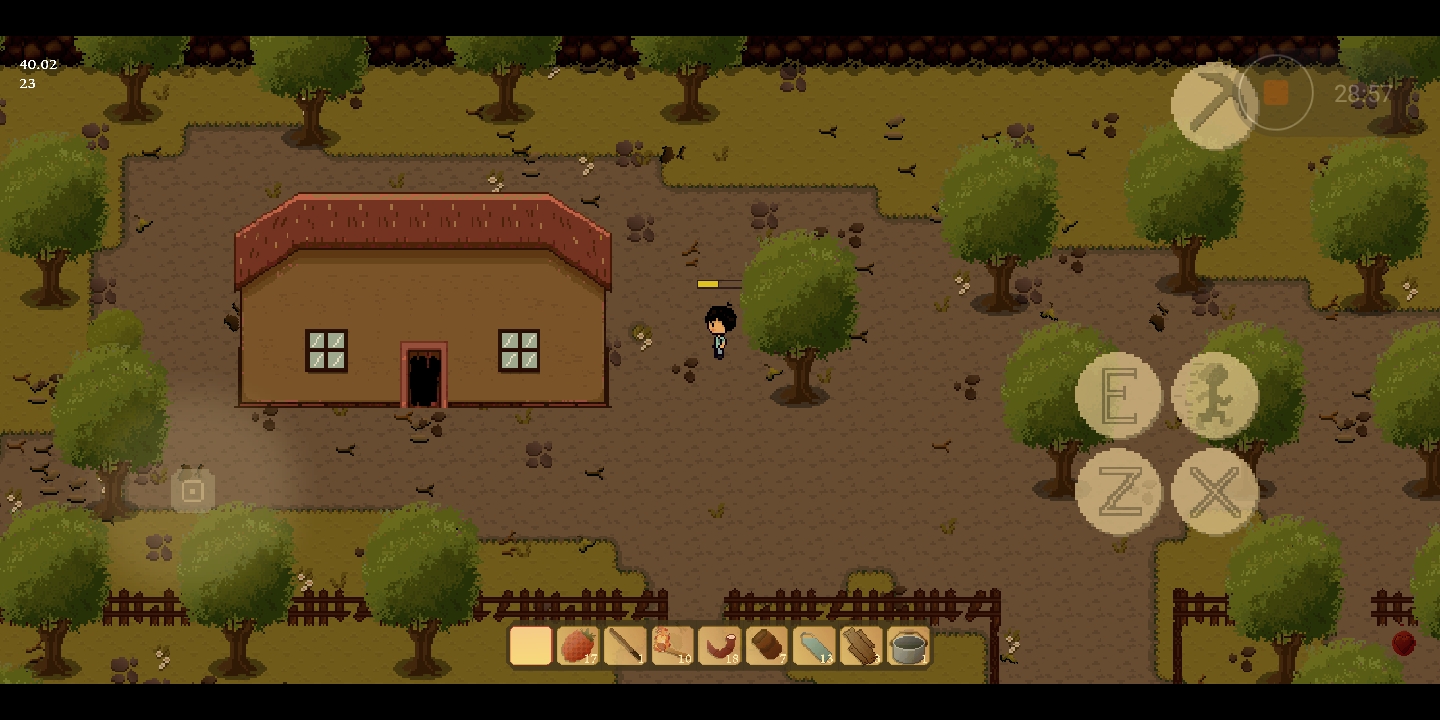Equip the flaming torch from the hotbar
Viewport: 1440px width, 720px height.
pos(672,646)
